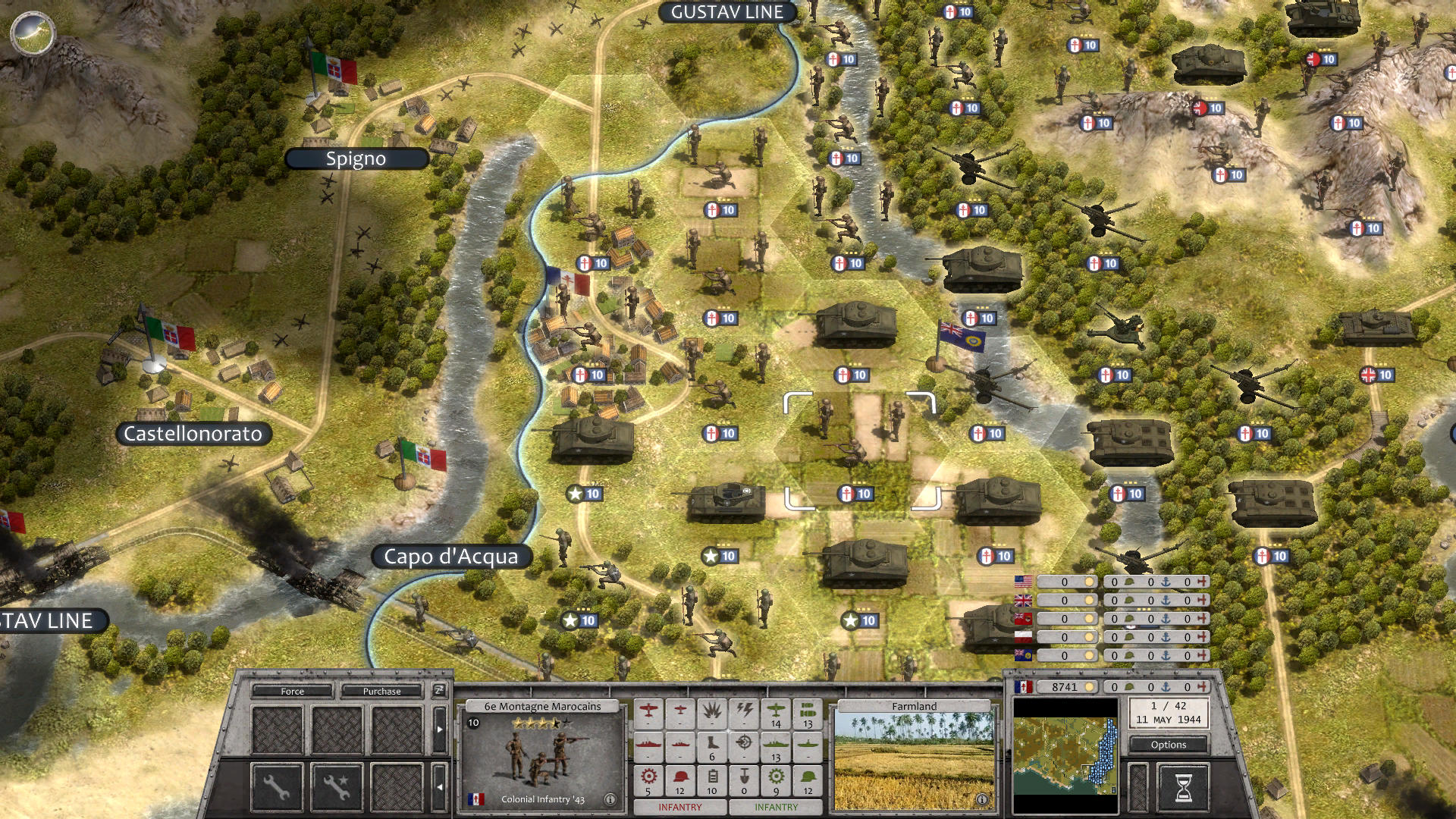Click the red naval attack battleship icon
This screenshot has width=1456, height=819.
(649, 745)
